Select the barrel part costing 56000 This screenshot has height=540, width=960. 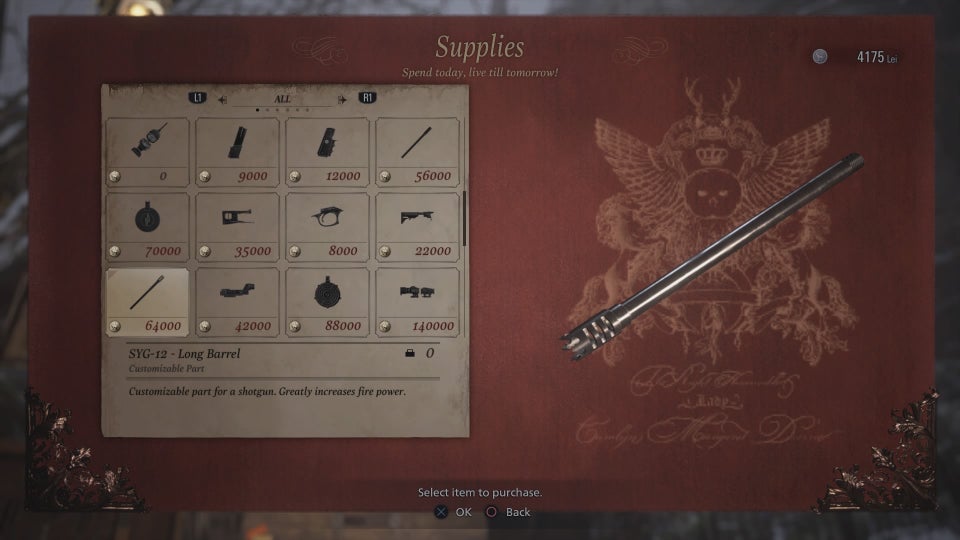pos(417,151)
